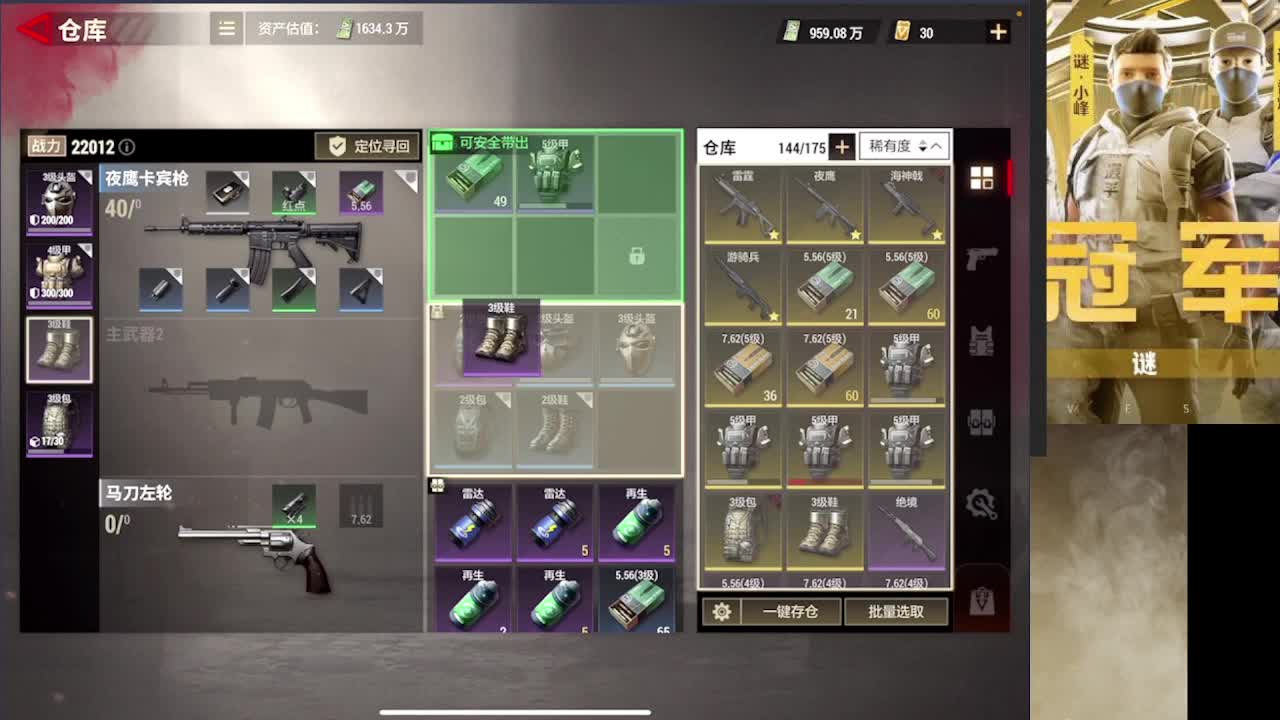Open warehouse settings gear

(x=721, y=611)
